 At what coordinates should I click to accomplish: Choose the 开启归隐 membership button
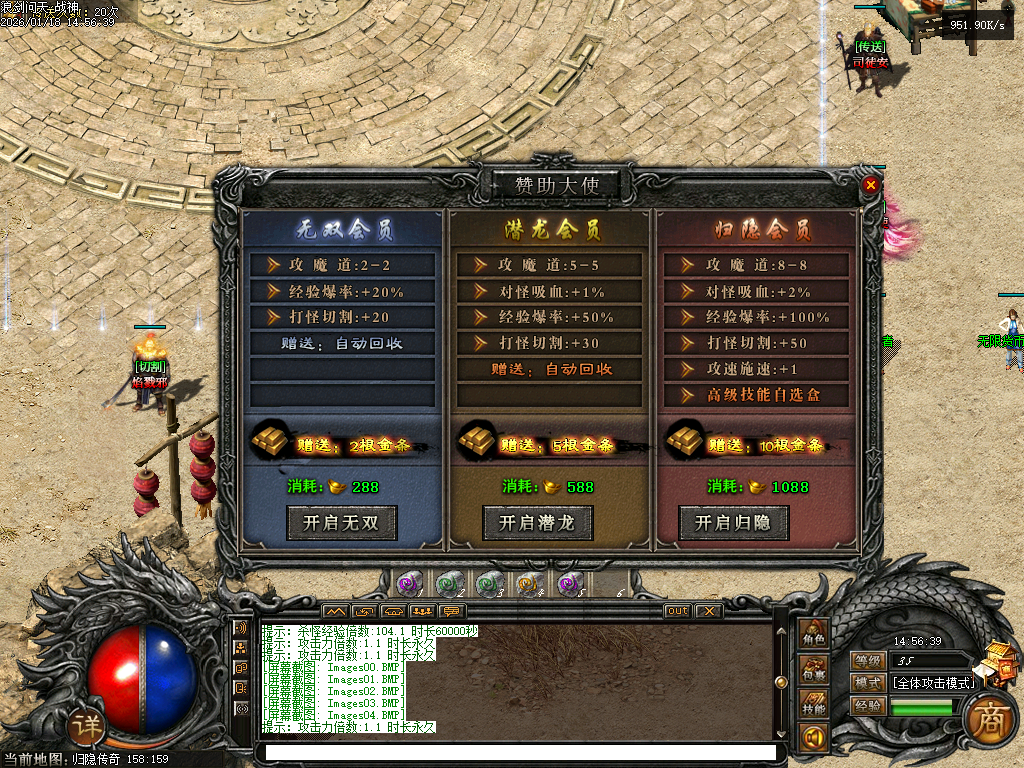734,523
